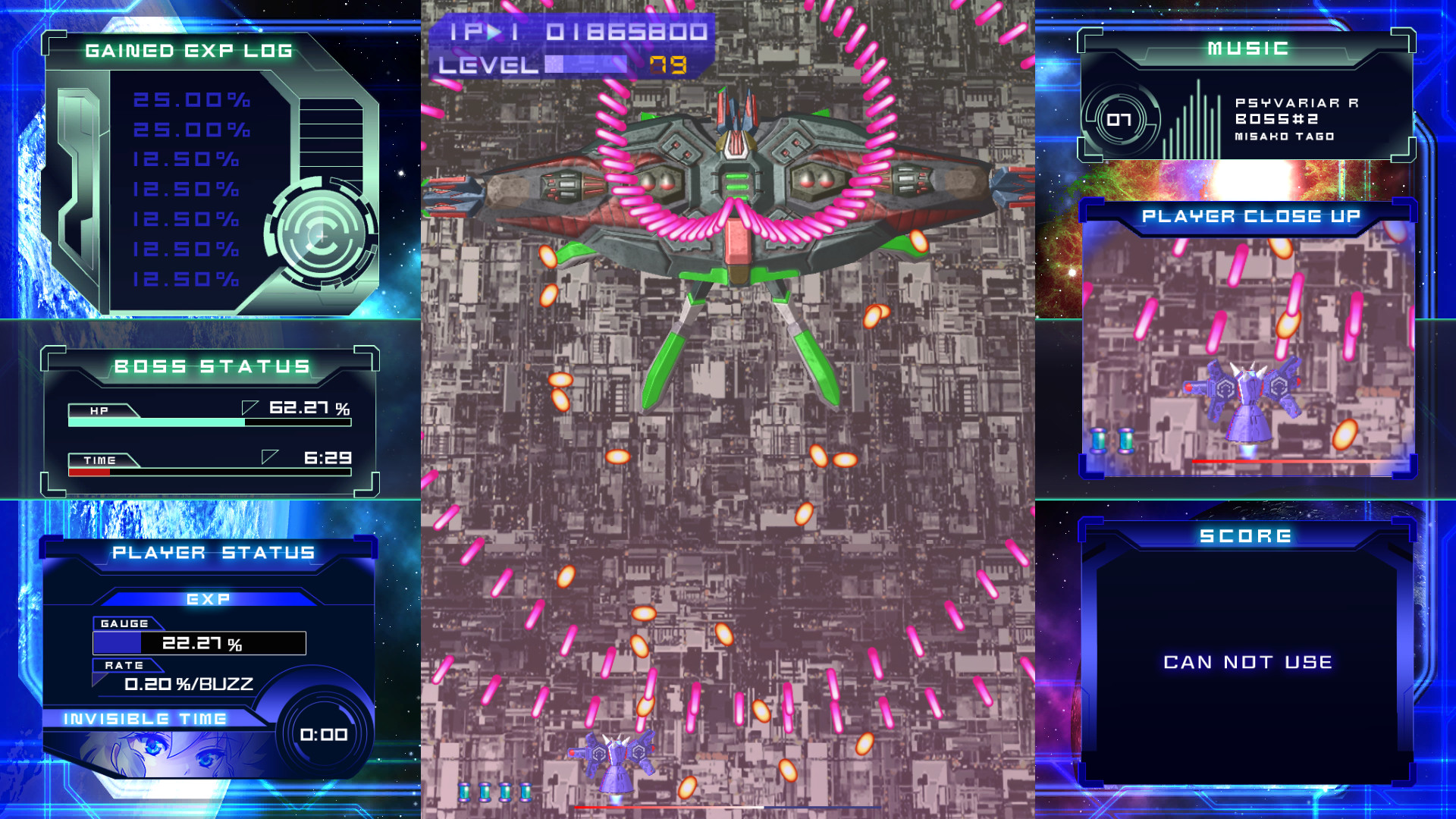Click the circular 07 music track icon
Viewport: 1456px width, 819px height.
pyautogui.click(x=1120, y=118)
